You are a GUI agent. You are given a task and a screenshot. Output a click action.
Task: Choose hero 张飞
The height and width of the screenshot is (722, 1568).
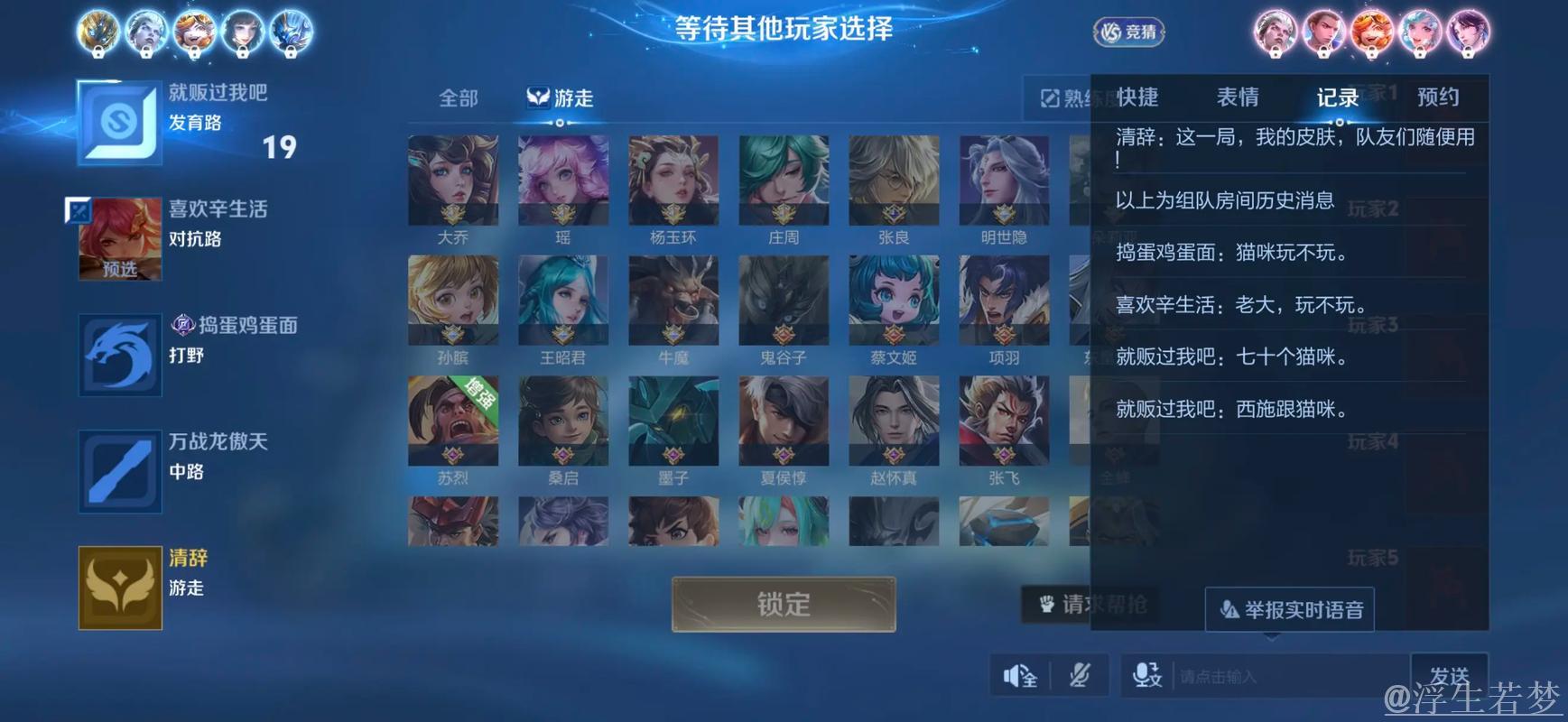click(1004, 421)
